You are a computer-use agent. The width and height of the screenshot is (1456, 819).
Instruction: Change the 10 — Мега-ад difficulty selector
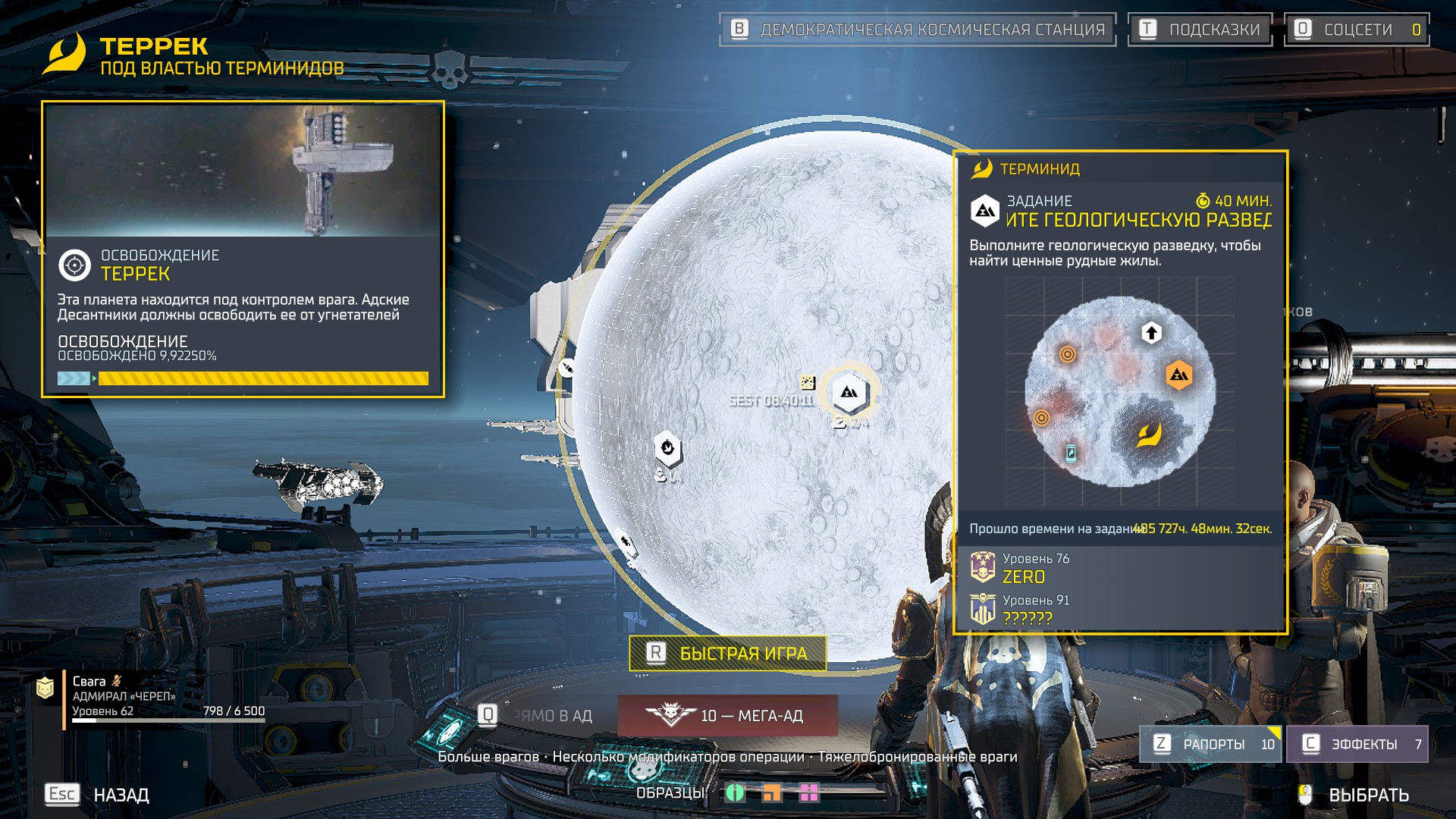(728, 715)
